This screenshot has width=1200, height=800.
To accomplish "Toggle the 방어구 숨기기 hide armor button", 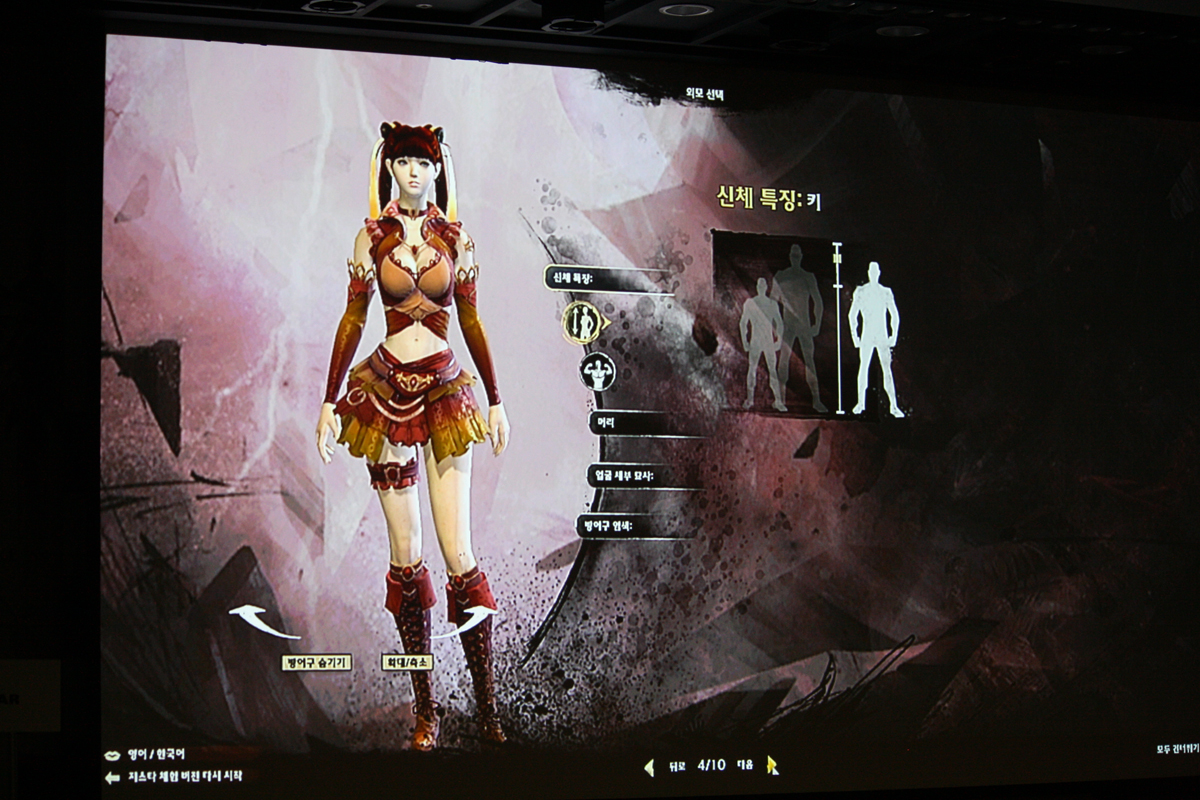I will click(316, 662).
